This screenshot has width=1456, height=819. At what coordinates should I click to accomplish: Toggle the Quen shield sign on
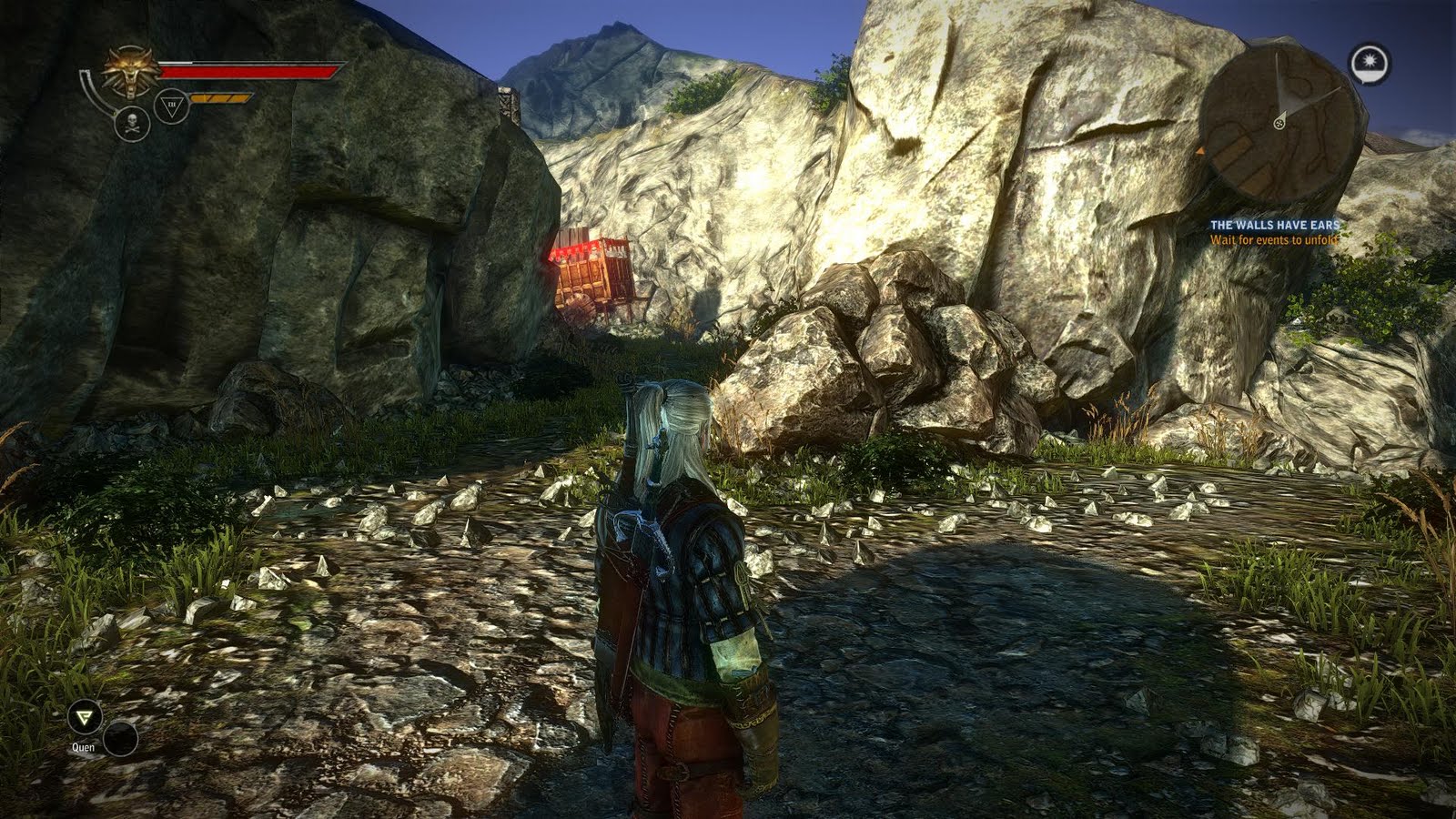pos(84,717)
